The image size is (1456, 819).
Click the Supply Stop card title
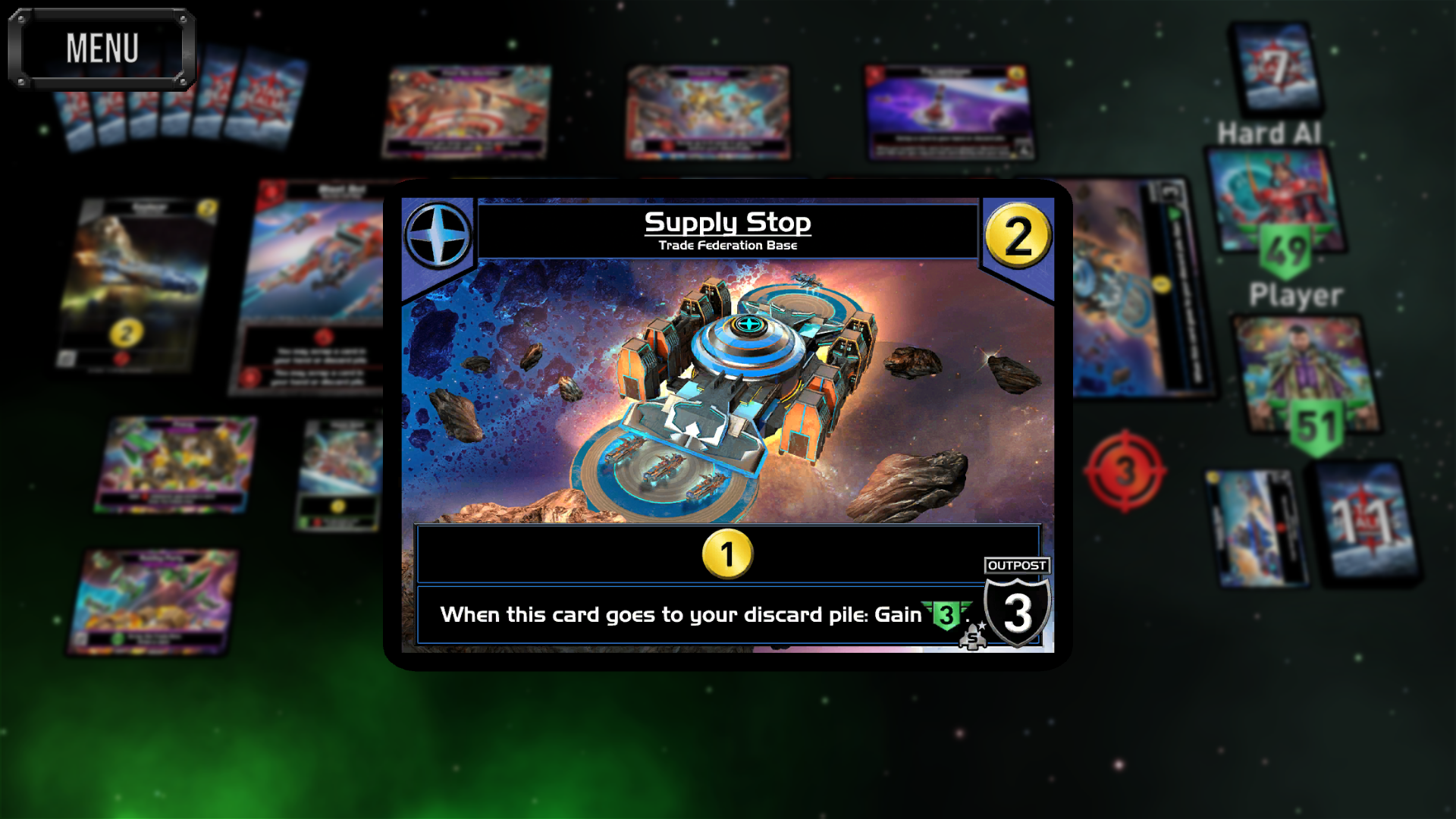coord(727,222)
